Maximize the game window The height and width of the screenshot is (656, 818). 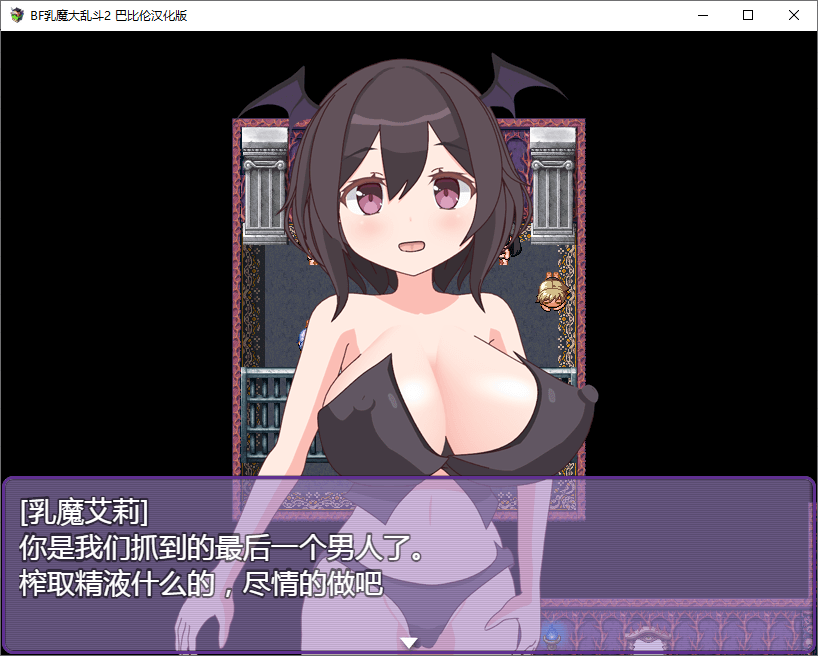tap(748, 15)
